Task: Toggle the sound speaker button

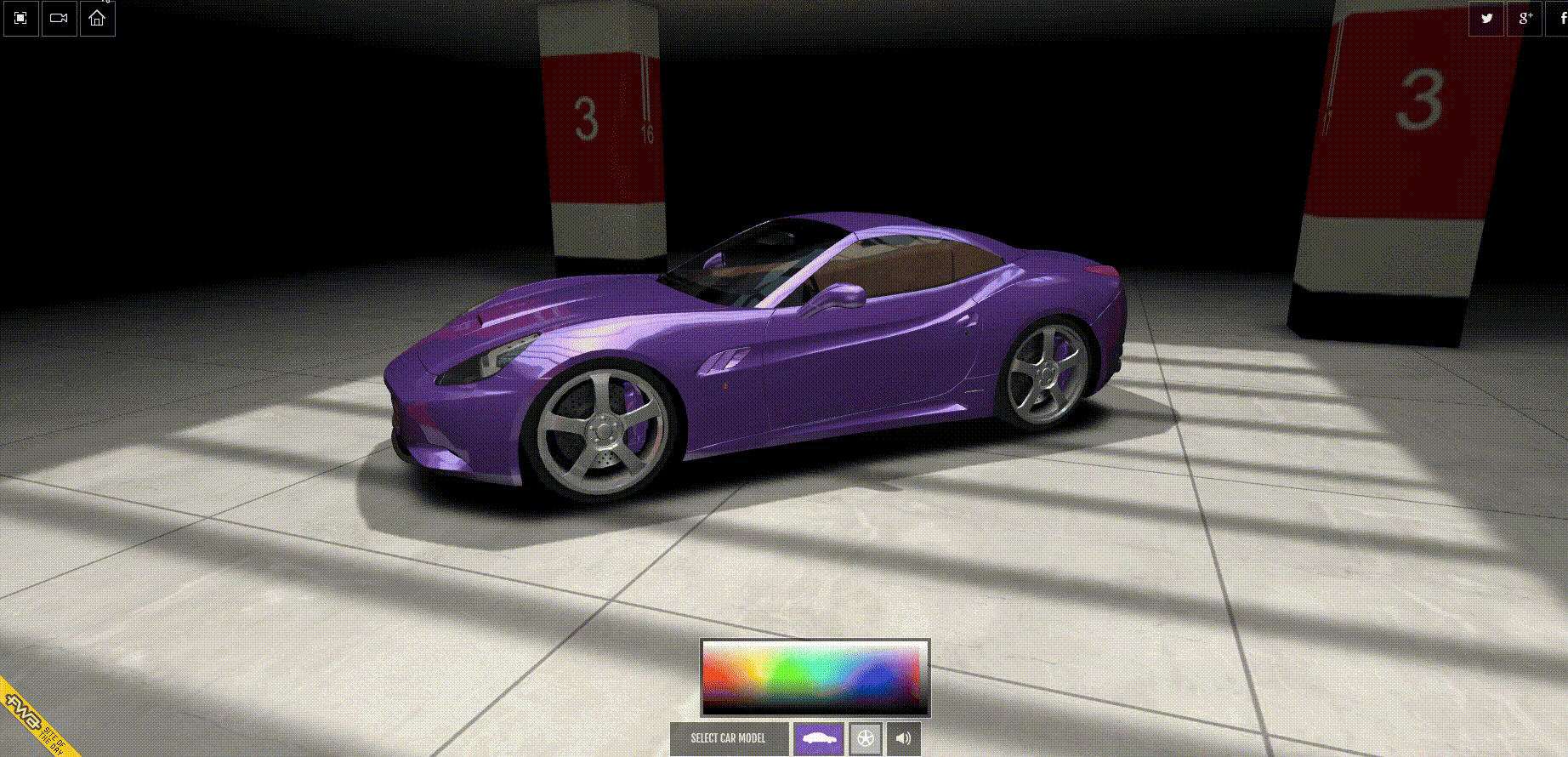Action: 903,738
